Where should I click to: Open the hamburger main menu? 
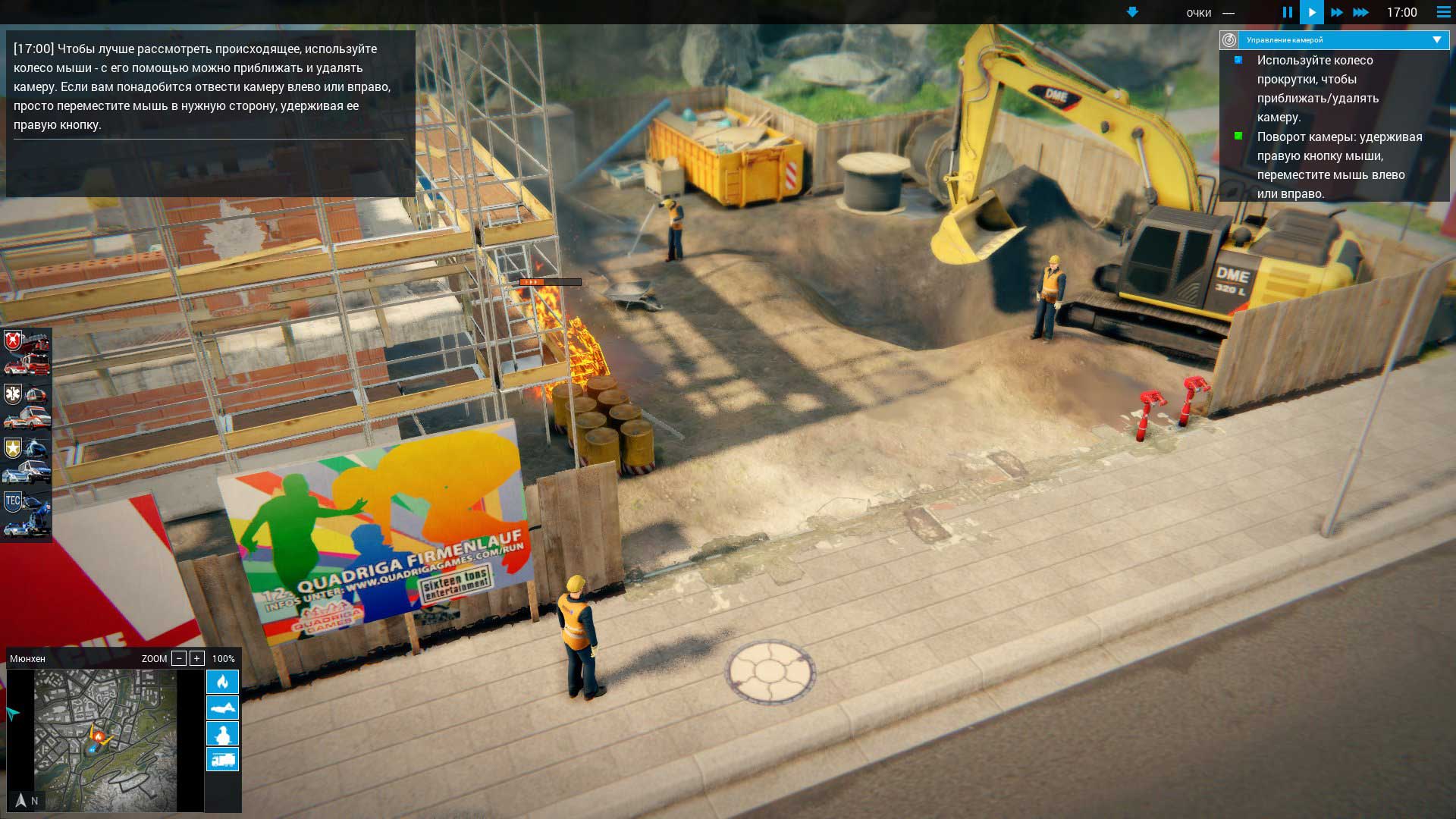point(1443,12)
